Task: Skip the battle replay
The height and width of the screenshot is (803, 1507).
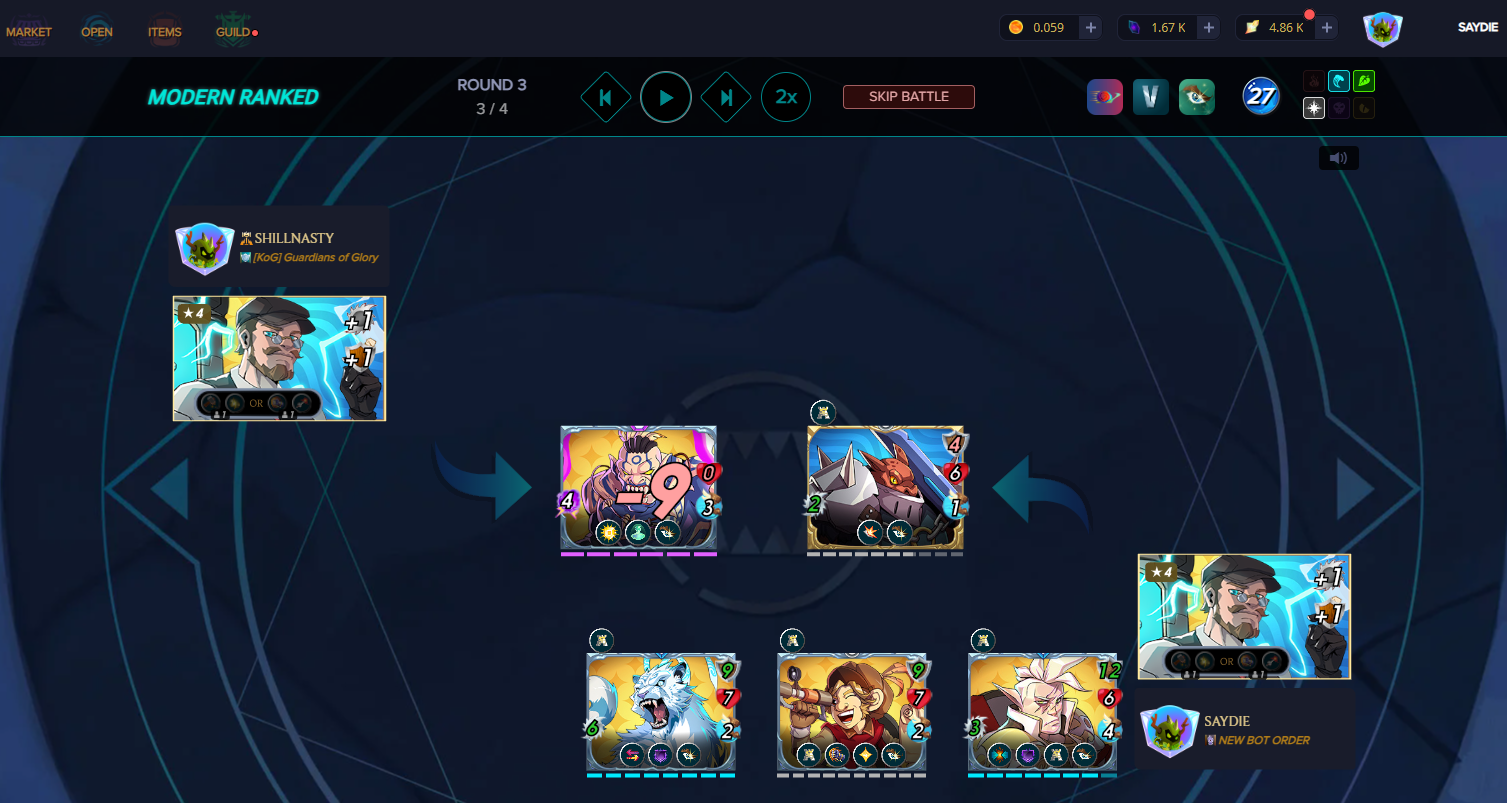Action: point(908,97)
